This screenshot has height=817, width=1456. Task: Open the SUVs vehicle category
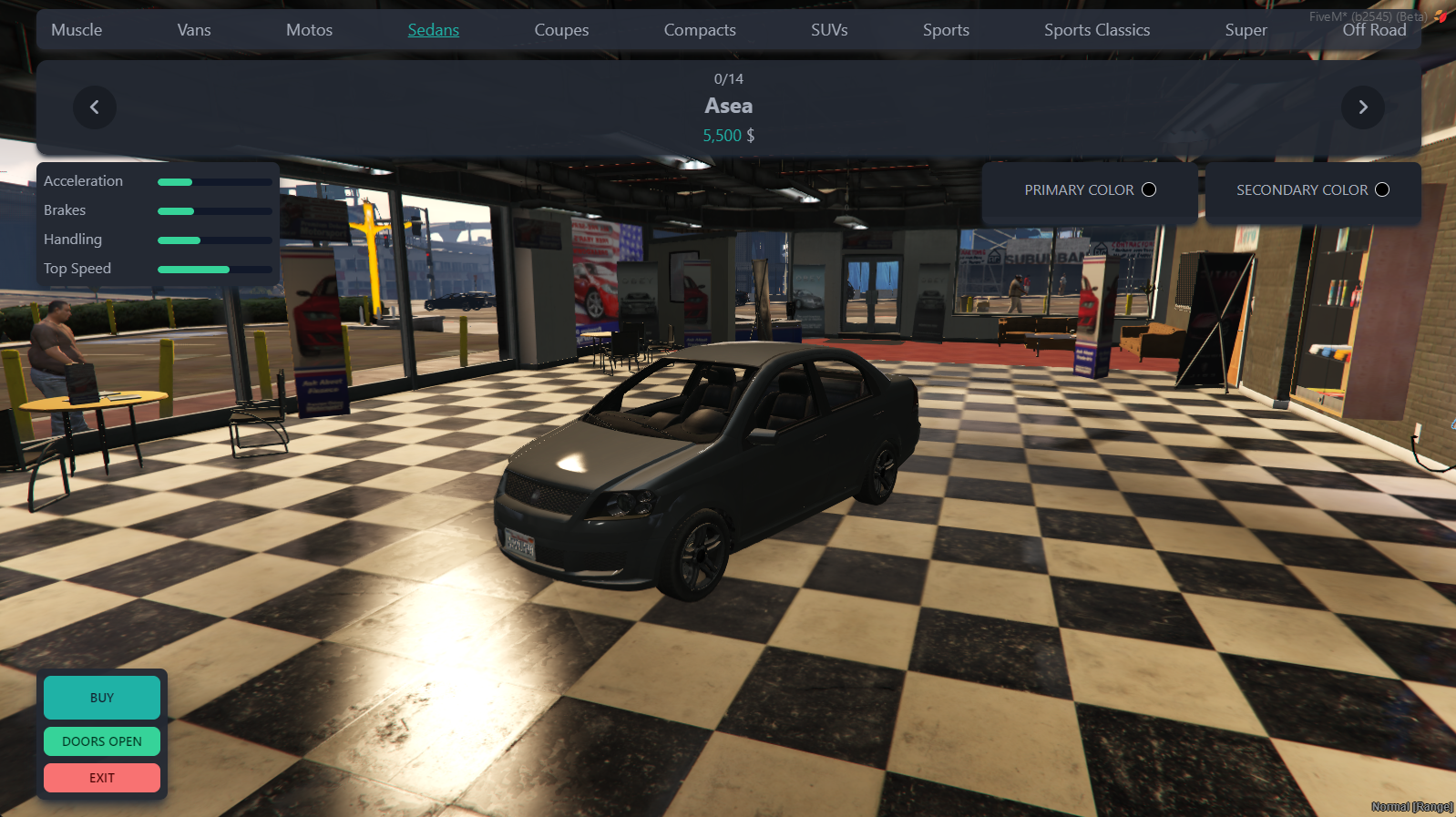pyautogui.click(x=829, y=29)
